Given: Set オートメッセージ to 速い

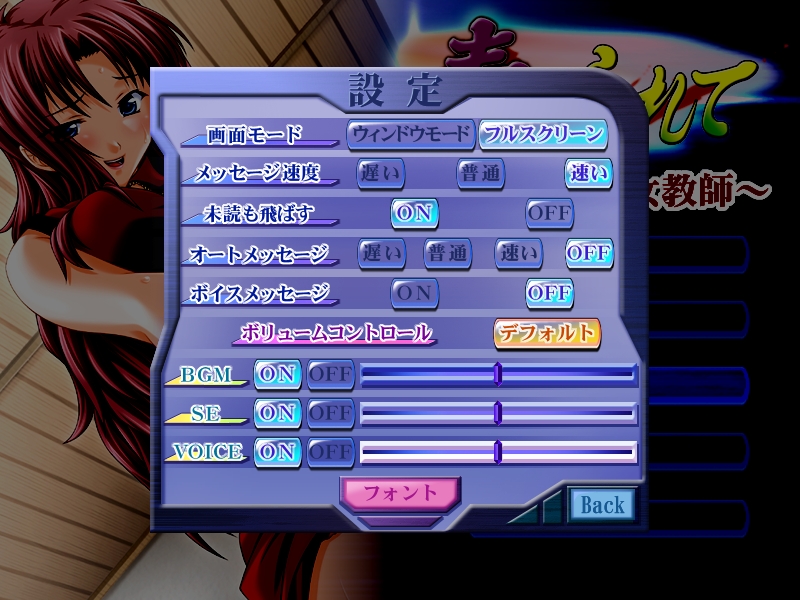Looking at the screenshot, I should (x=519, y=253).
